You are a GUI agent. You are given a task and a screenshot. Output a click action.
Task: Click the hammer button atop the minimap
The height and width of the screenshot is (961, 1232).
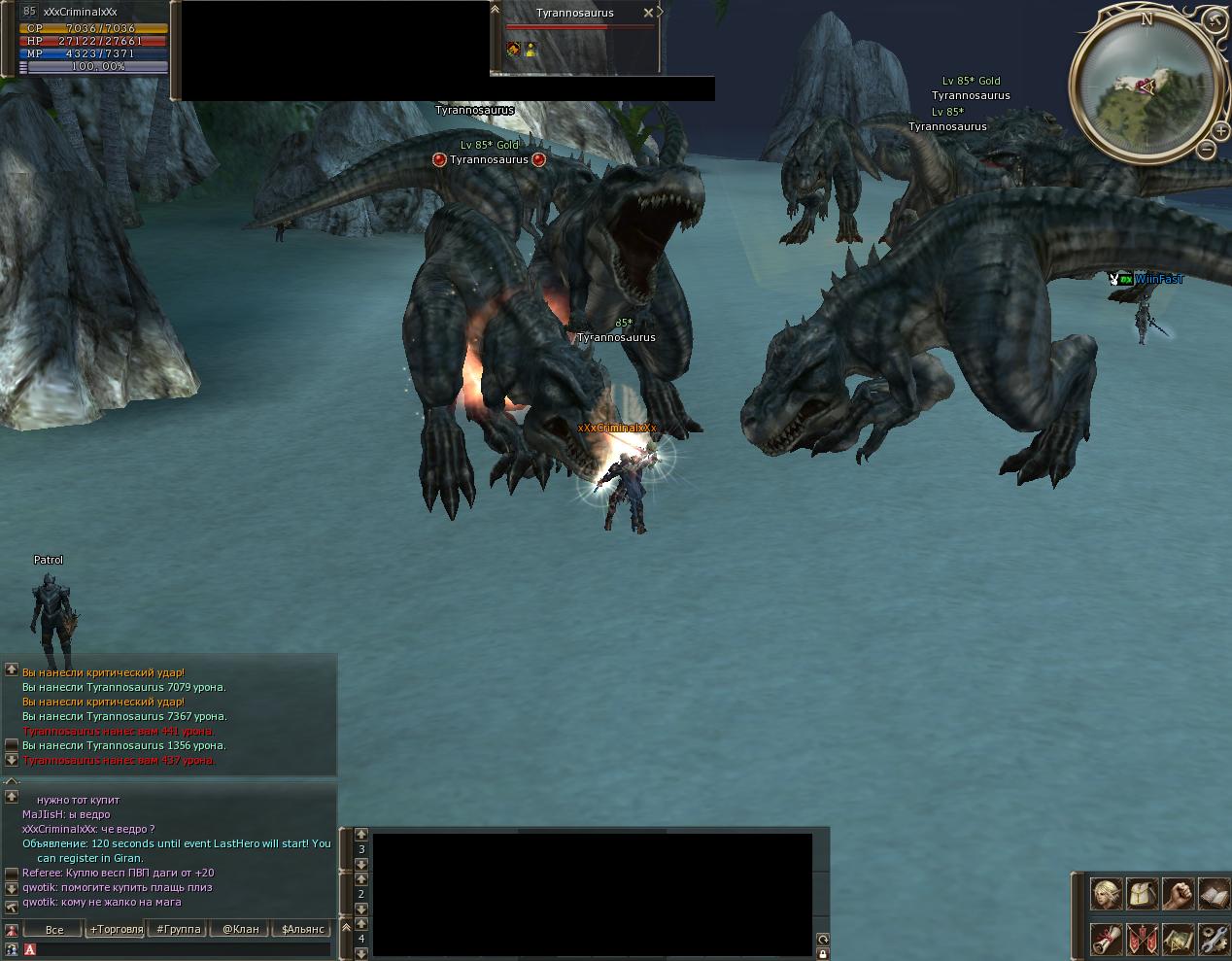click(1214, 19)
